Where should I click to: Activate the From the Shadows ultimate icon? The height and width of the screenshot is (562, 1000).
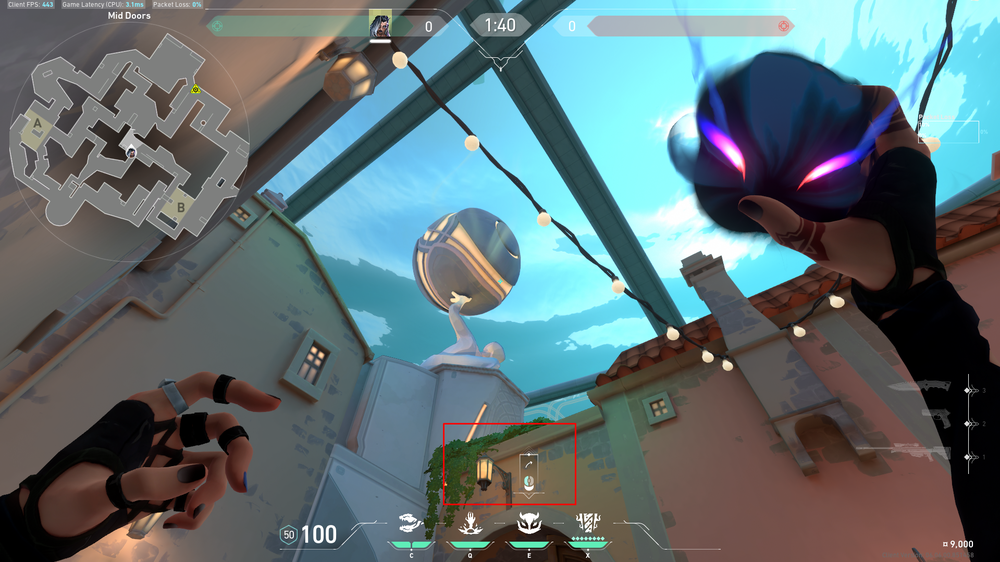(587, 522)
